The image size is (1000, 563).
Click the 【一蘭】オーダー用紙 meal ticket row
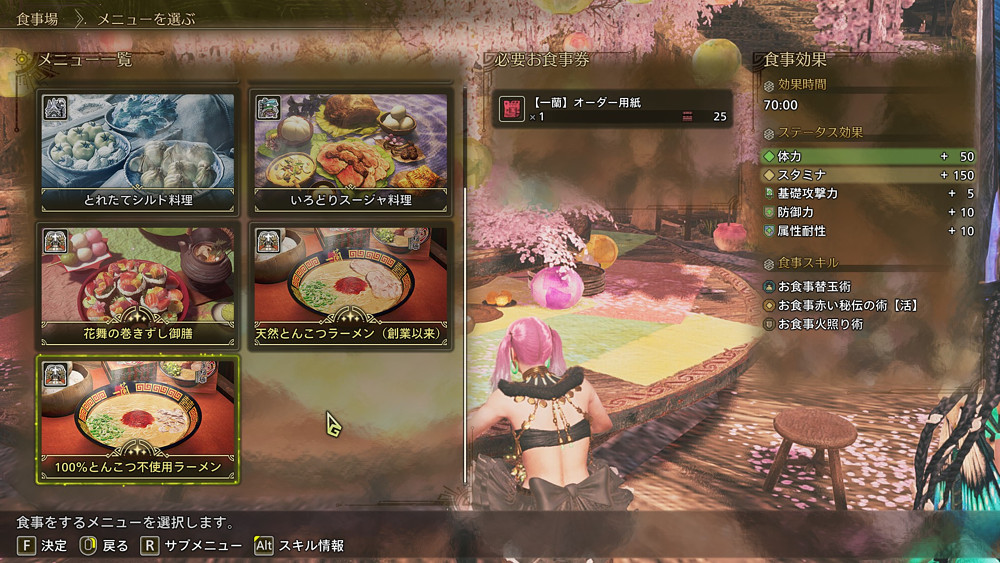613,108
